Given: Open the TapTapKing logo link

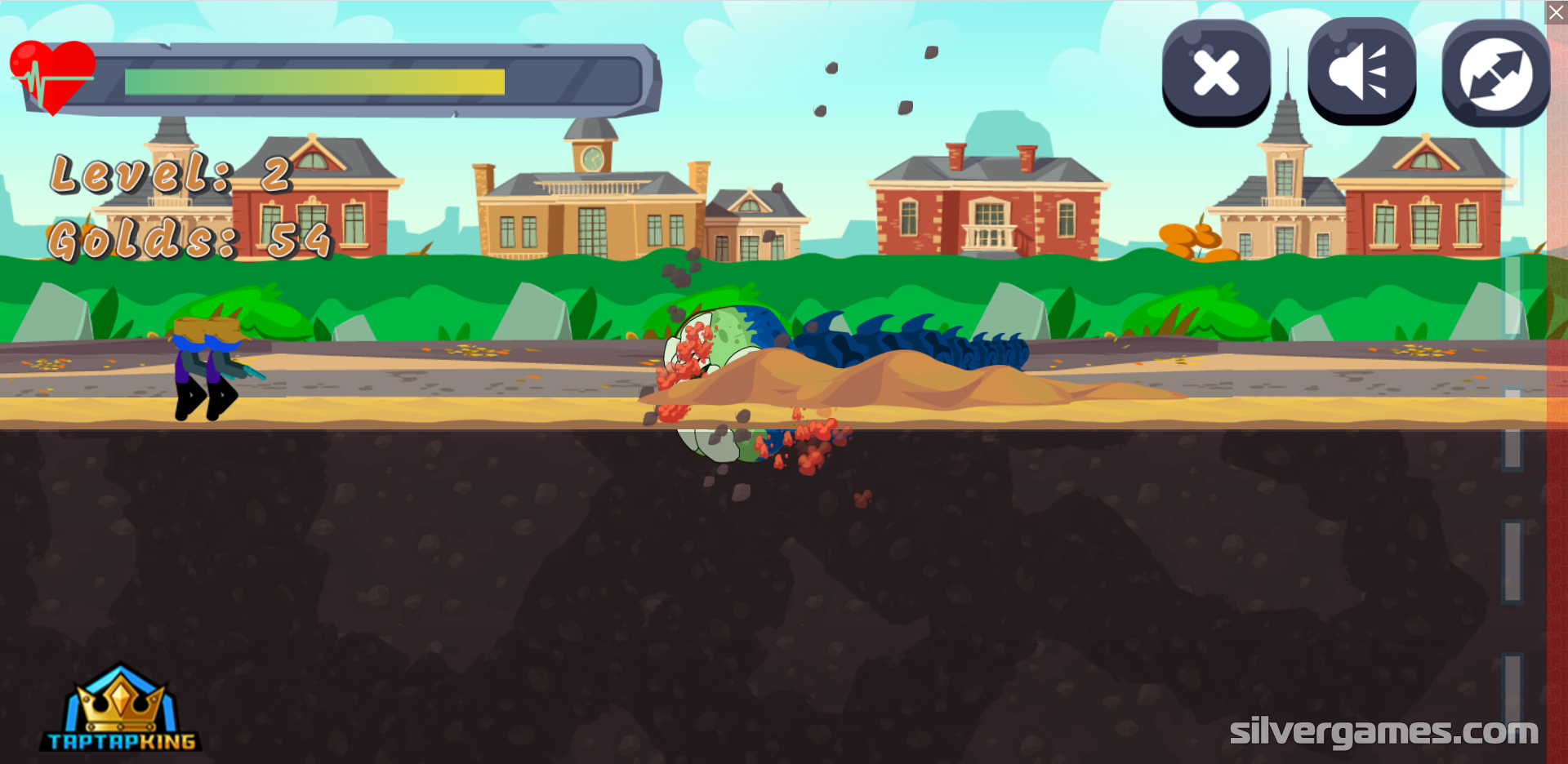Looking at the screenshot, I should tap(121, 708).
